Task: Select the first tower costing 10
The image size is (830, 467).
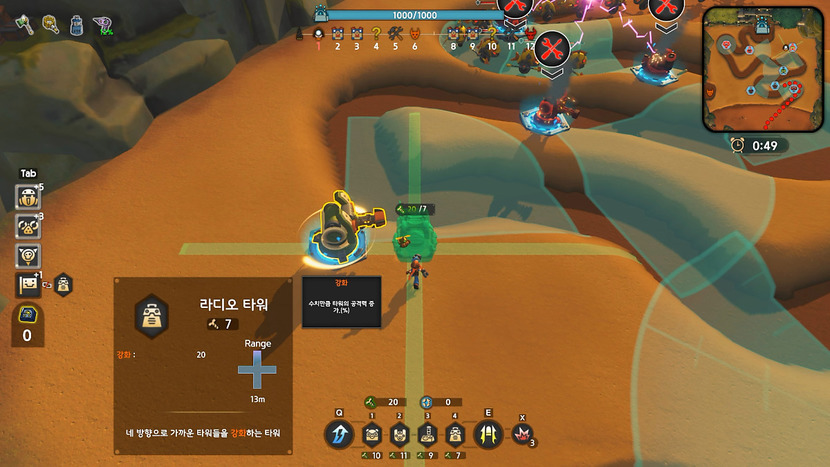Action: click(x=372, y=435)
